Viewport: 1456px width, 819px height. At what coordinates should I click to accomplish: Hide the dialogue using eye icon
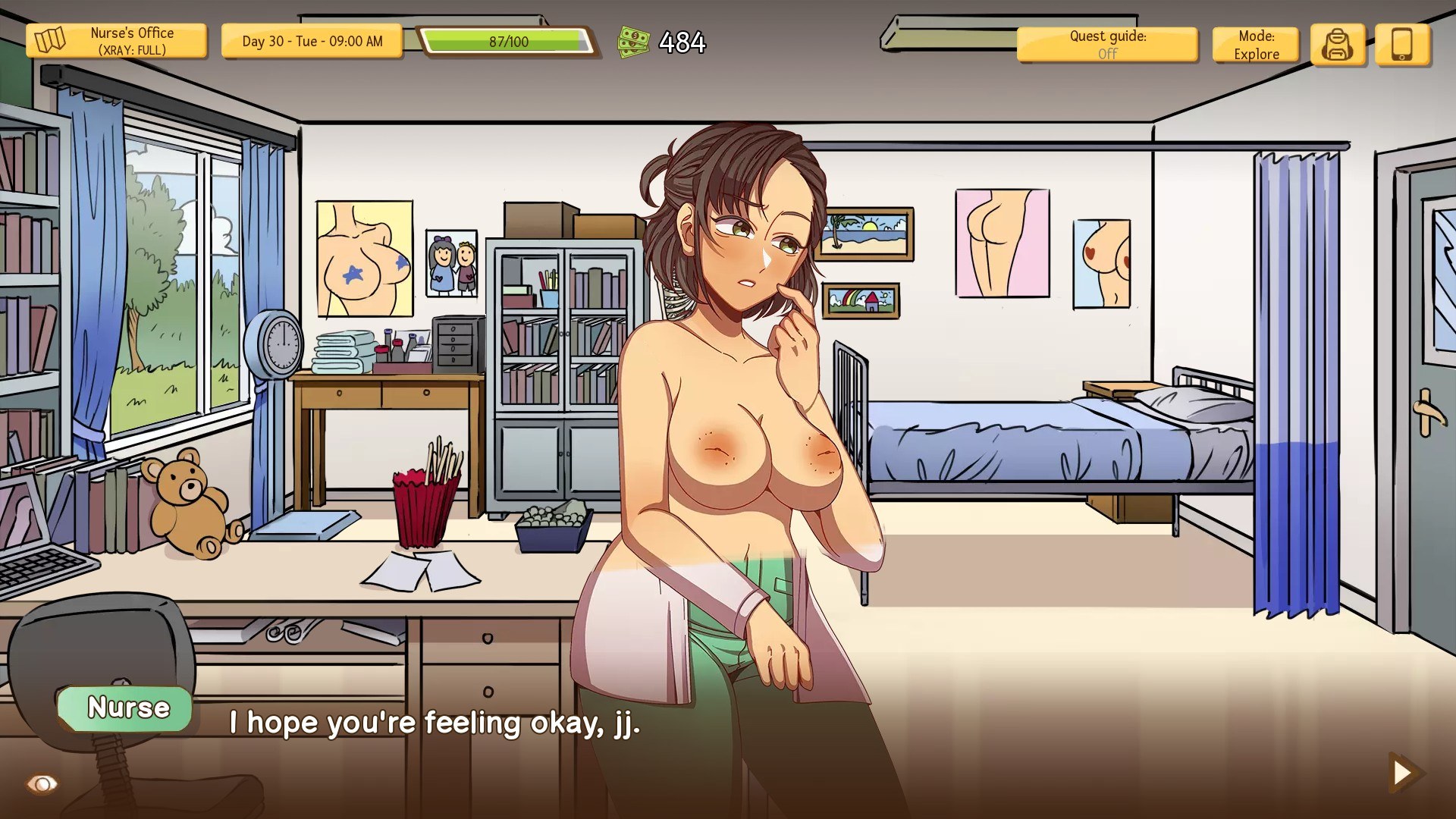(x=42, y=783)
